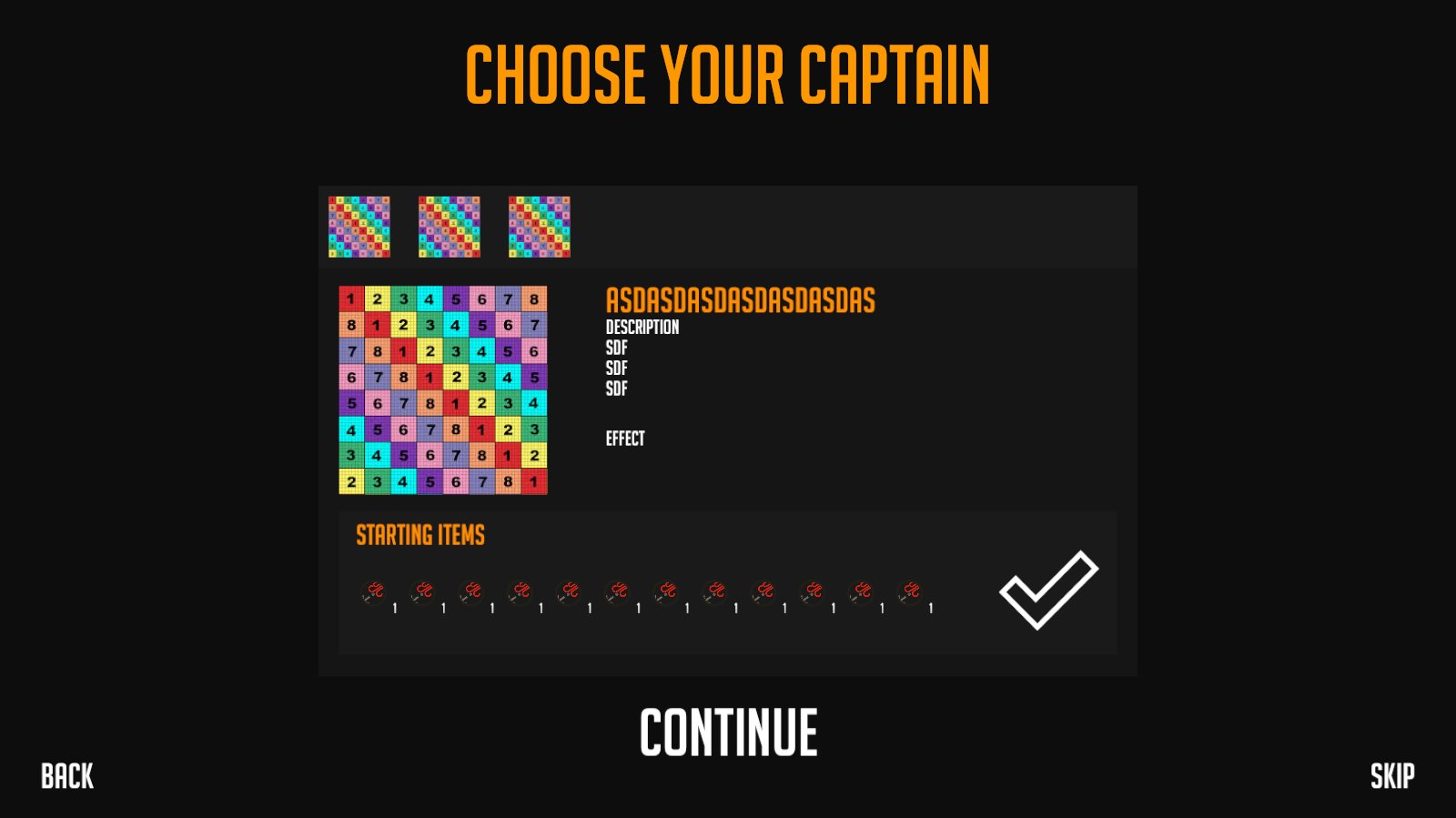
Task: Click the sixth starting item icon
Action: pos(617,591)
